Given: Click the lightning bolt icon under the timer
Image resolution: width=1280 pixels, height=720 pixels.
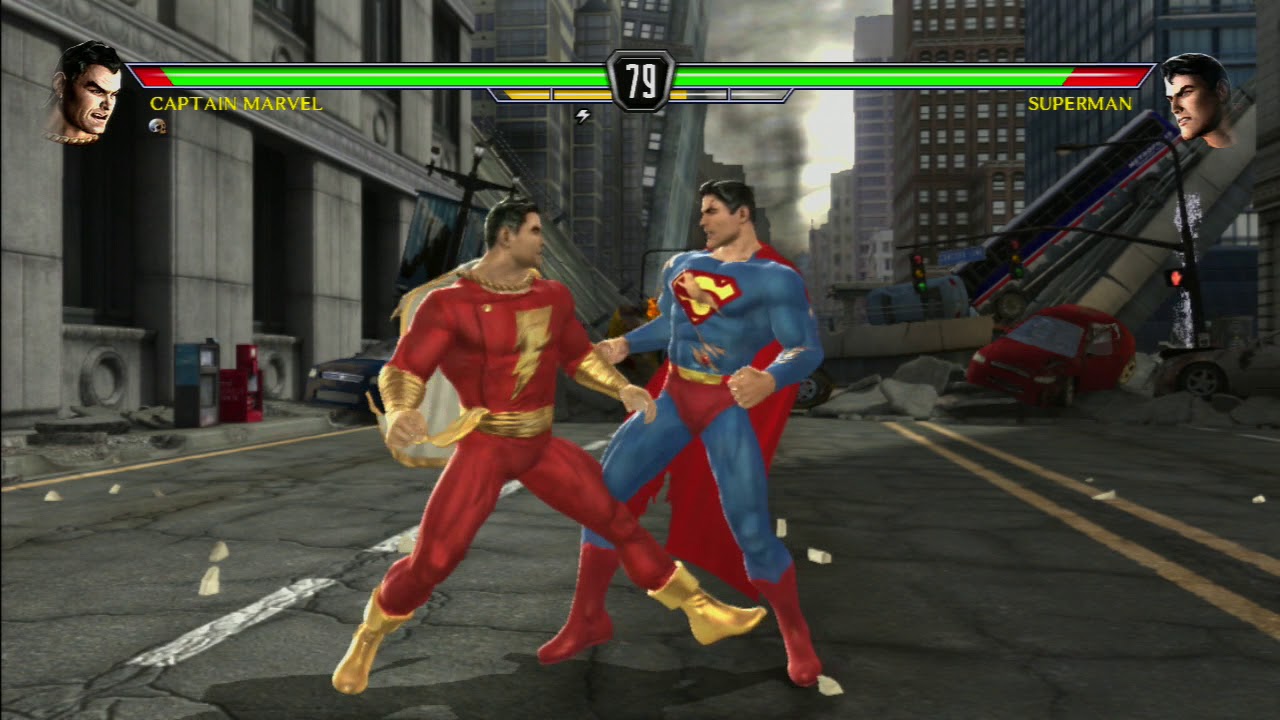Looking at the screenshot, I should coord(583,114).
